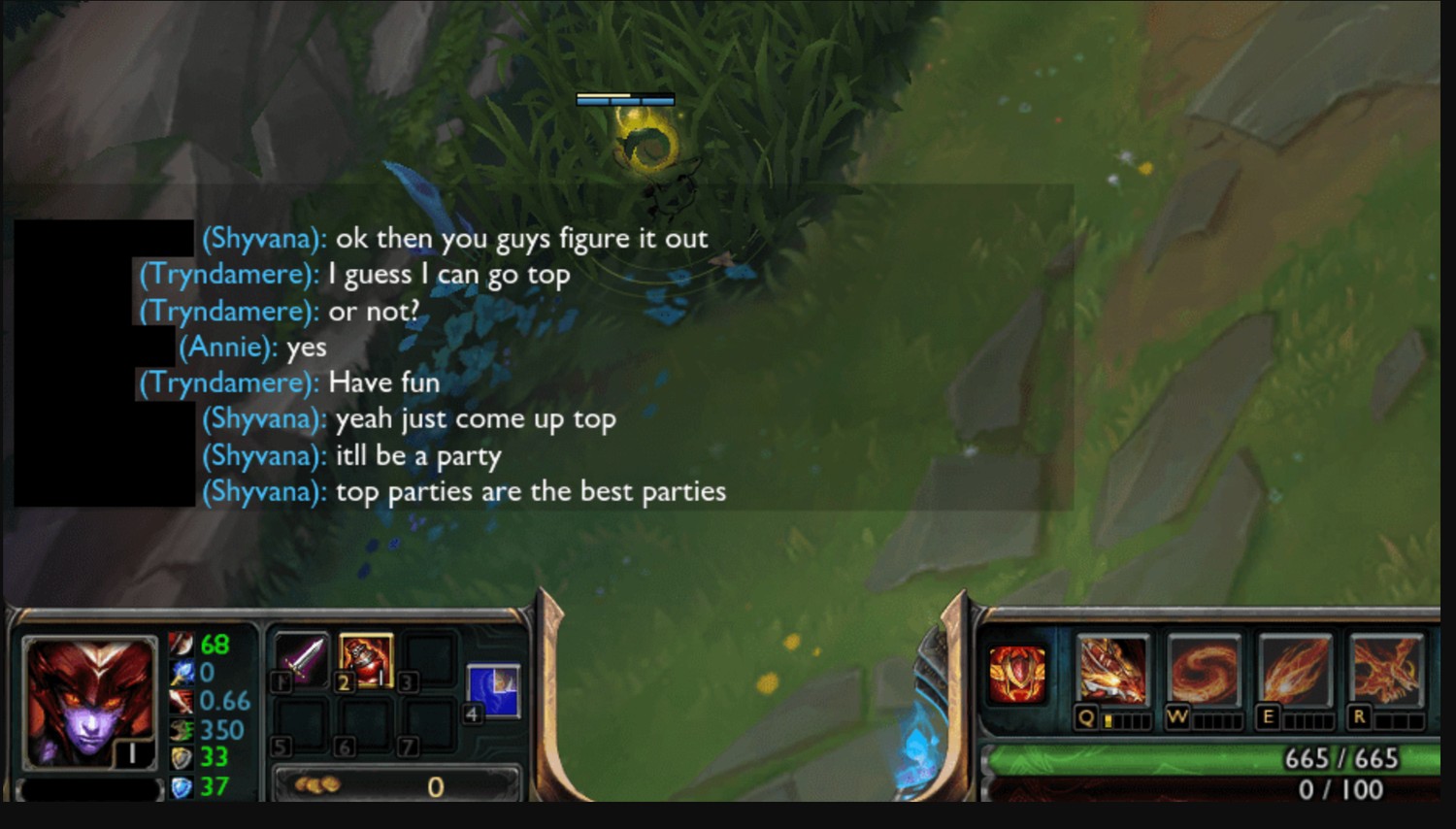Click Shyvana's champion portrait
This screenshot has height=829, width=1456.
[89, 701]
